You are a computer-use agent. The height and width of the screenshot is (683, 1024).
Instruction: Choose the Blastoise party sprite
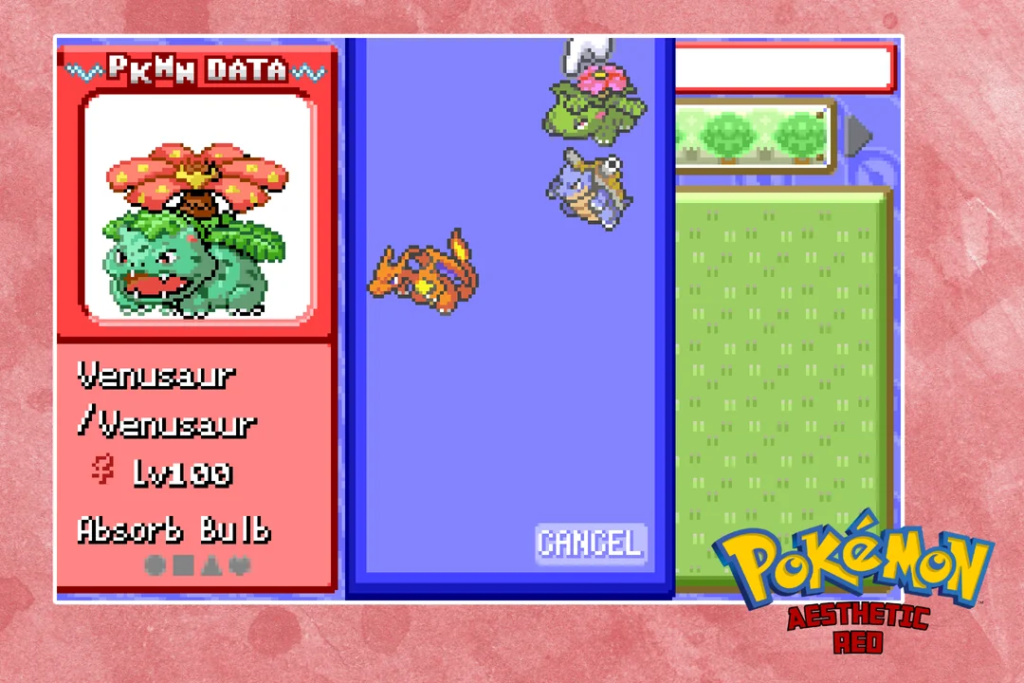tap(588, 188)
